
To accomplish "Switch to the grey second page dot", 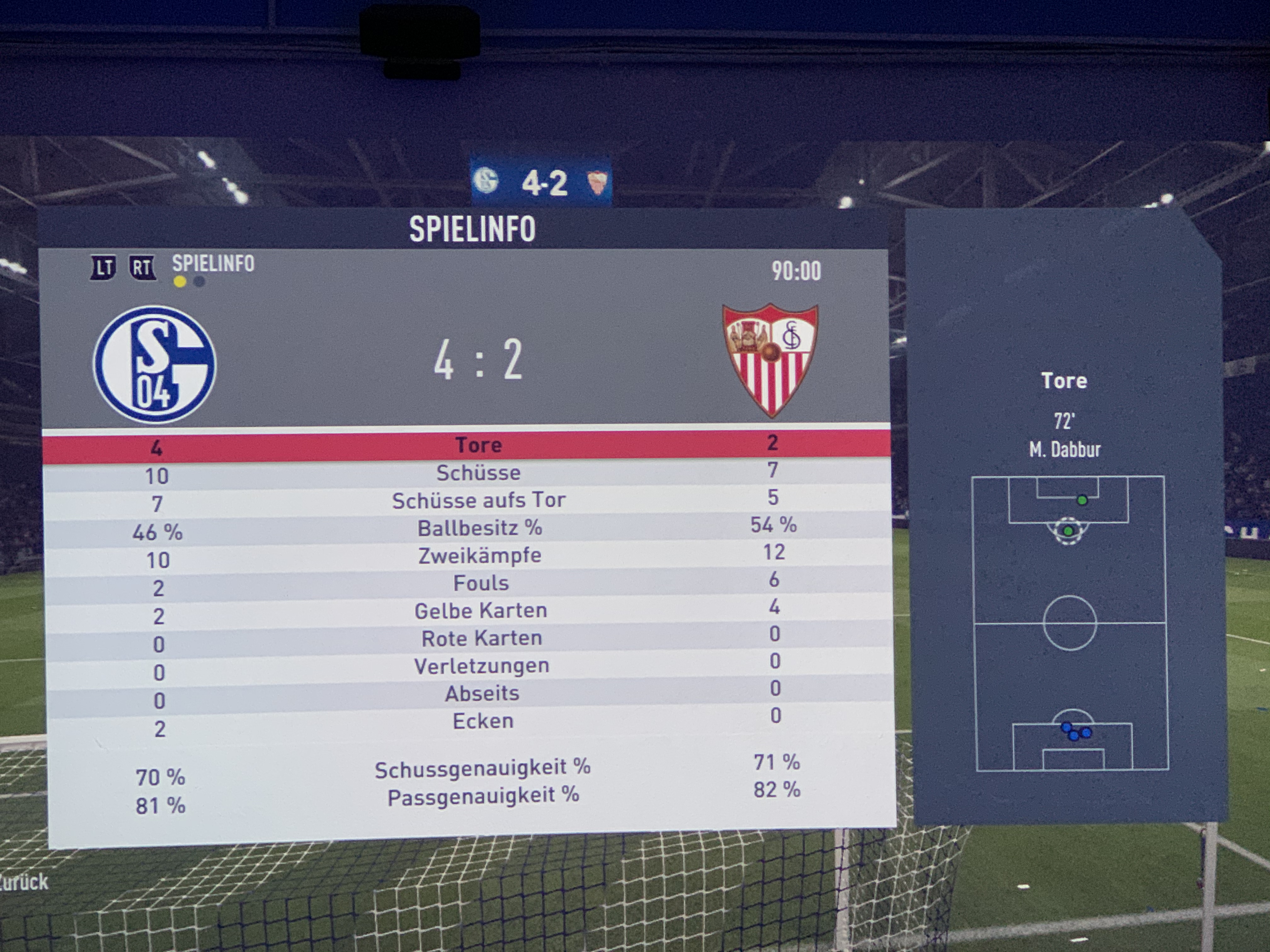I will click(199, 282).
